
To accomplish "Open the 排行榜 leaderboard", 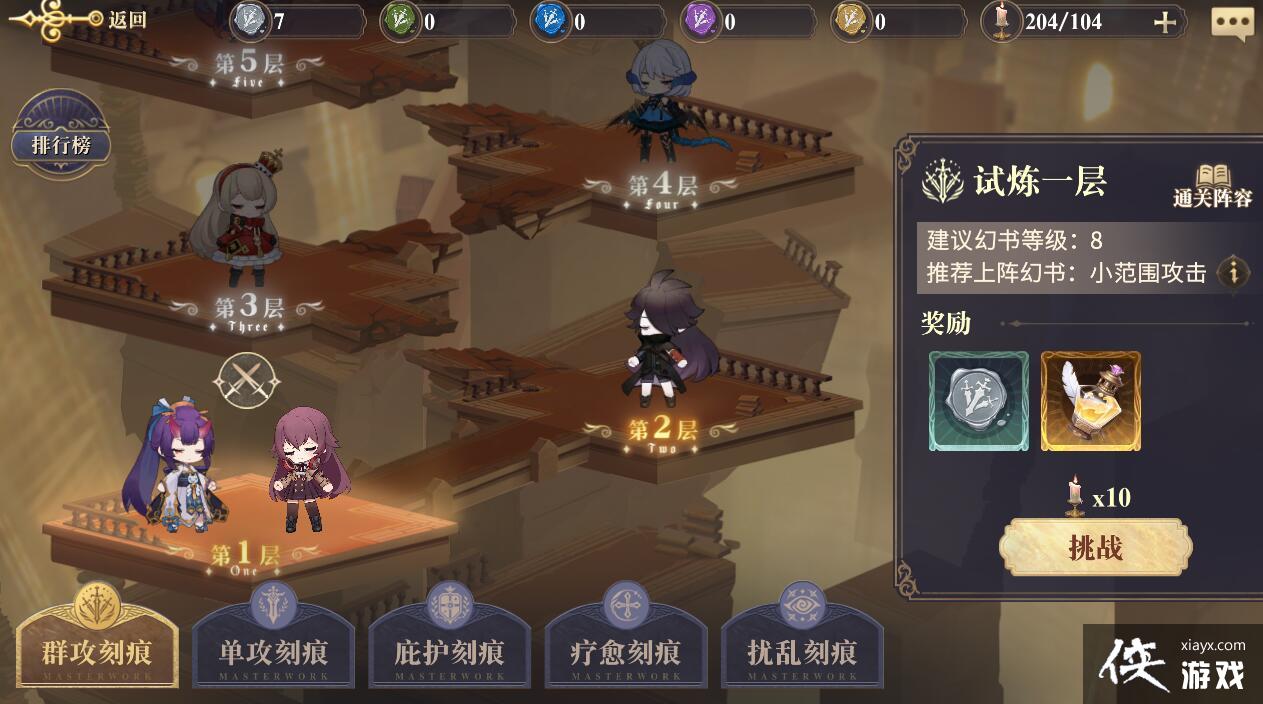I will [x=61, y=145].
